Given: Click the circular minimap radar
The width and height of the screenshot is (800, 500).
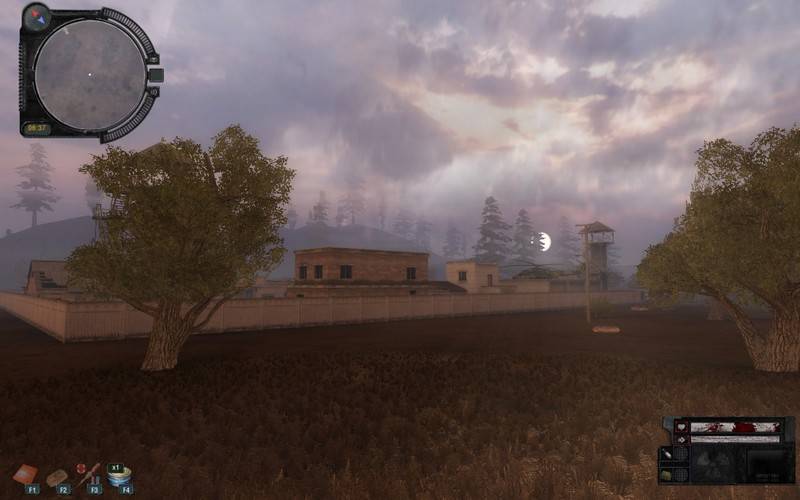Looking at the screenshot, I should pos(89,73).
